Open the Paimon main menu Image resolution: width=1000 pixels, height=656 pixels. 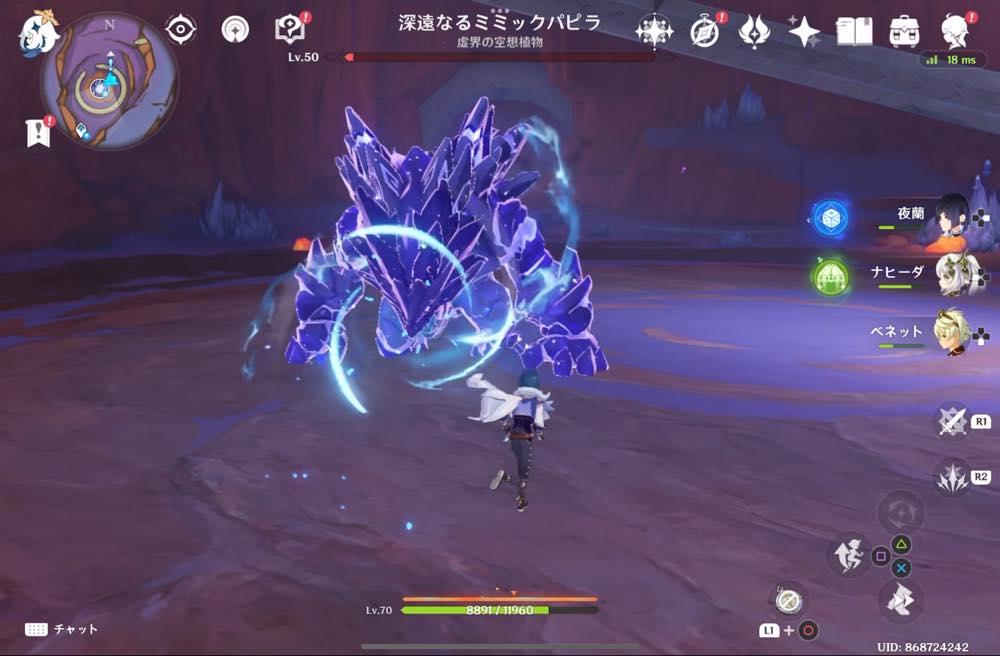(x=38, y=31)
